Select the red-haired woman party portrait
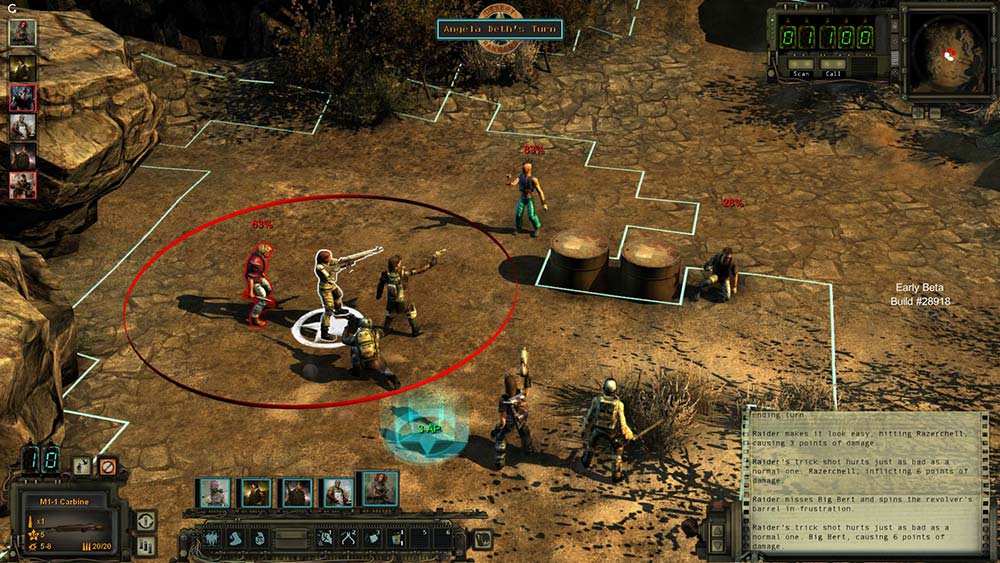This screenshot has height=563, width=1000. click(379, 491)
